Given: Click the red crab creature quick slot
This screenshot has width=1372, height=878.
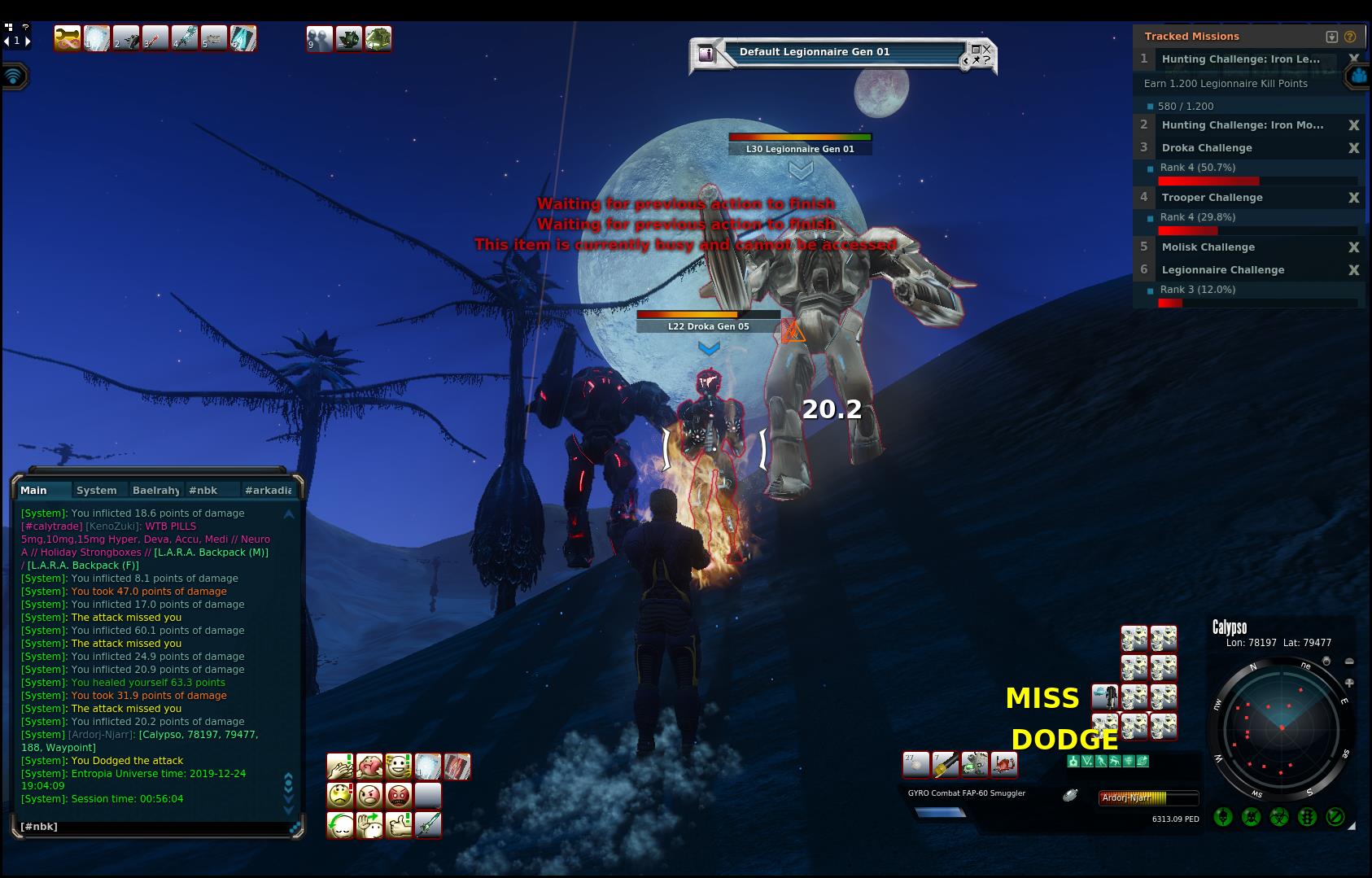Looking at the screenshot, I should 1004,764.
